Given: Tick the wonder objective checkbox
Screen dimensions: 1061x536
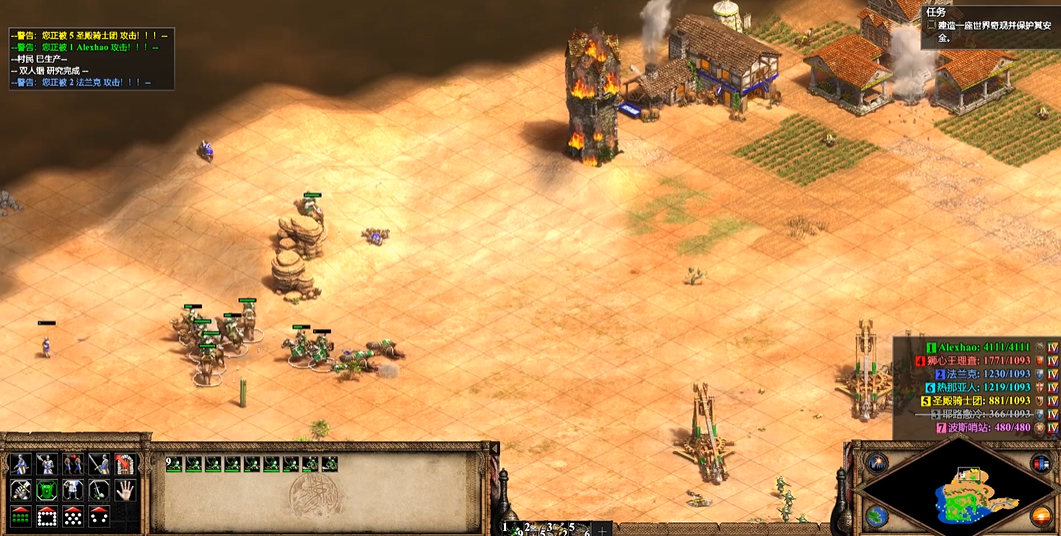Looking at the screenshot, I should pyautogui.click(x=931, y=26).
